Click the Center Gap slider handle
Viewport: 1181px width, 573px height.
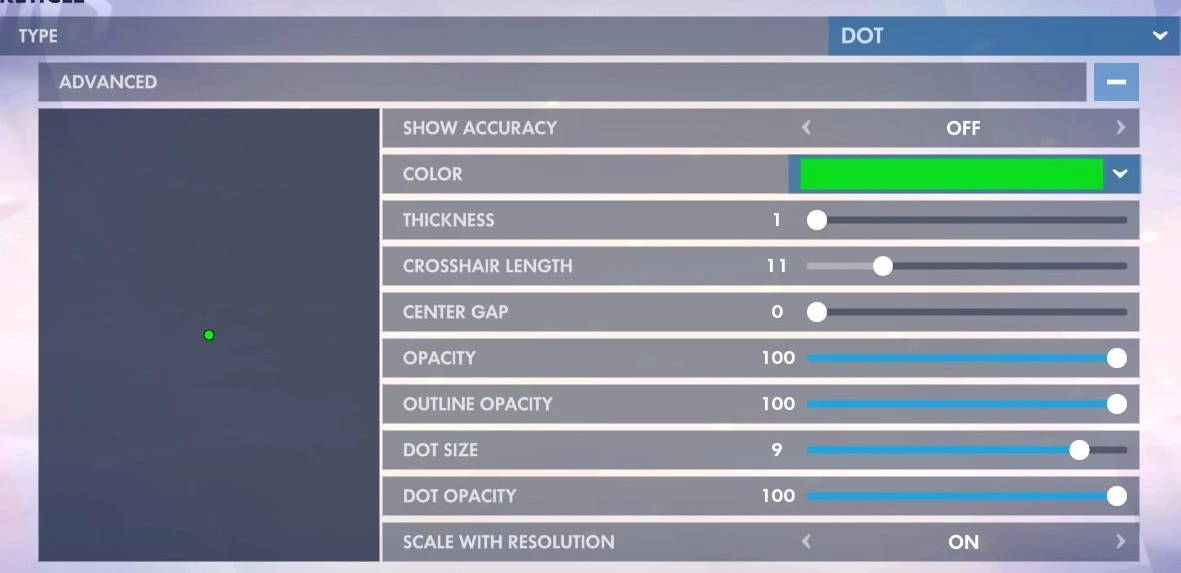point(817,312)
